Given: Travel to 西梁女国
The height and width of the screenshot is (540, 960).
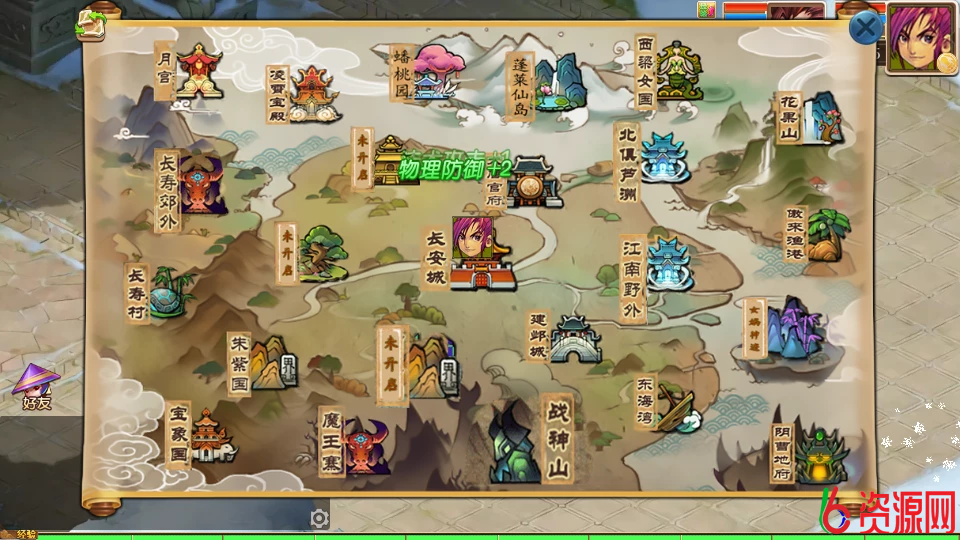Looking at the screenshot, I should tap(678, 71).
